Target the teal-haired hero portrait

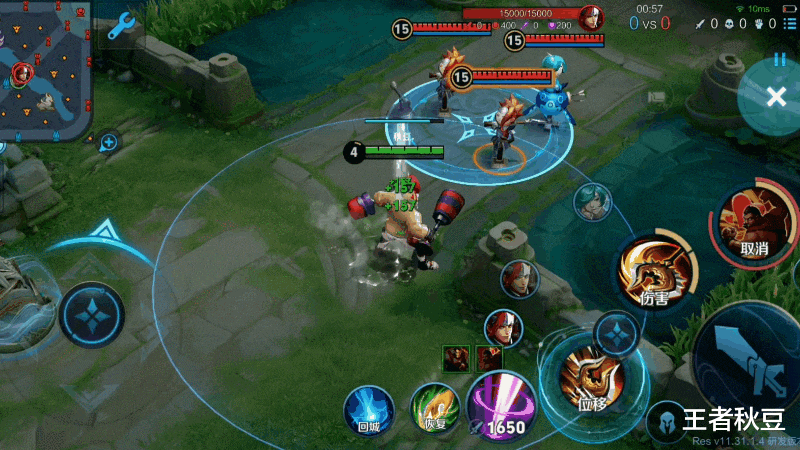click(x=591, y=201)
